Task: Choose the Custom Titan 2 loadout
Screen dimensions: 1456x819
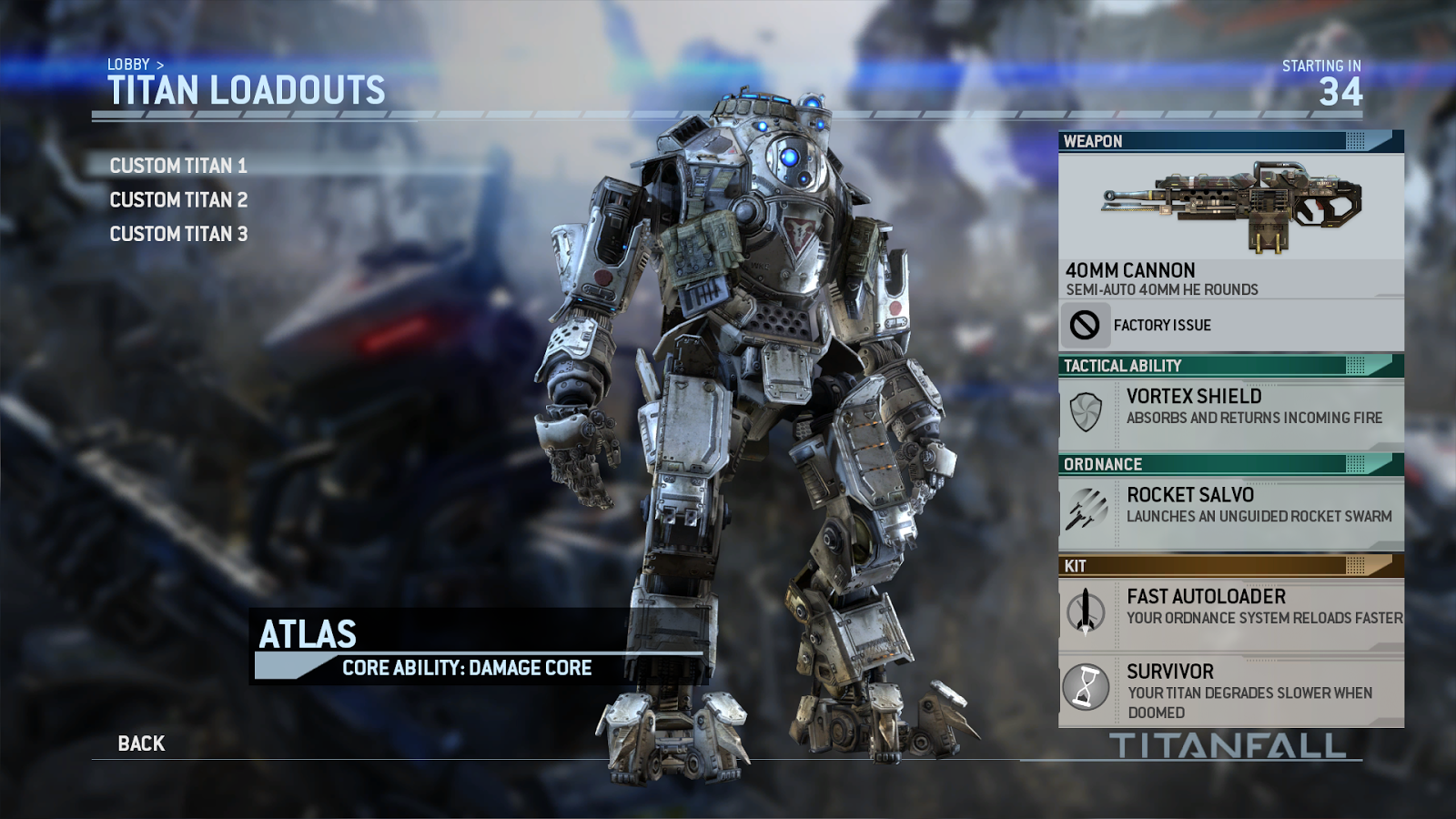Action: pyautogui.click(x=178, y=200)
